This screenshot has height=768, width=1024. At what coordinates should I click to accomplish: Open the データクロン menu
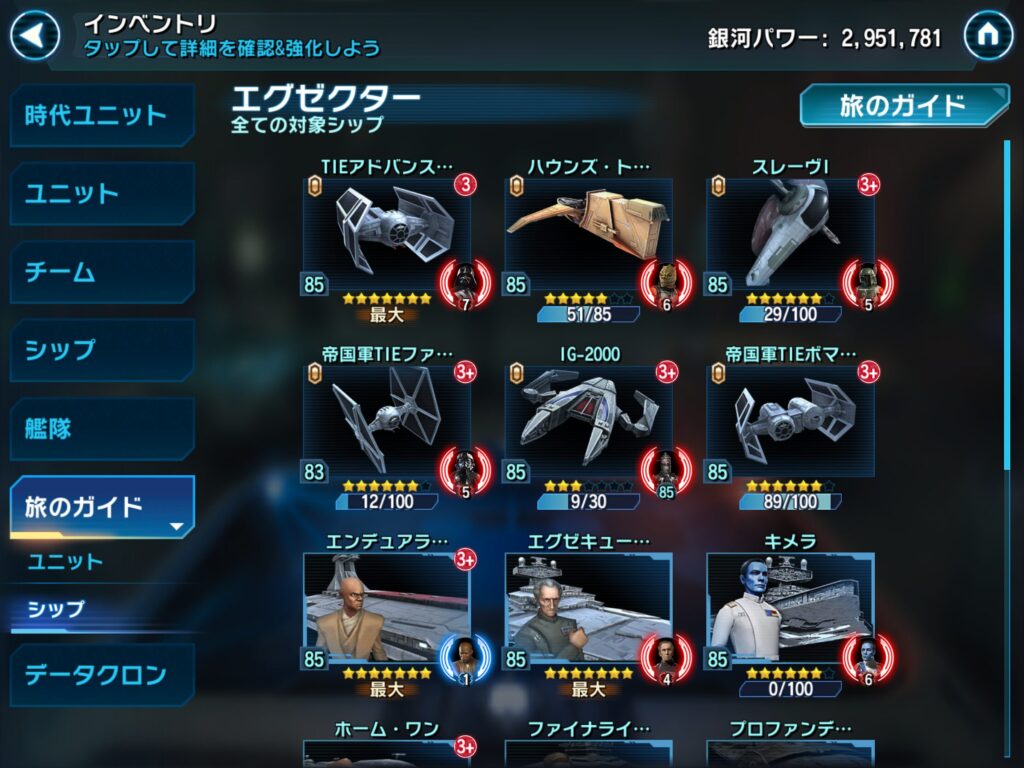[102, 675]
